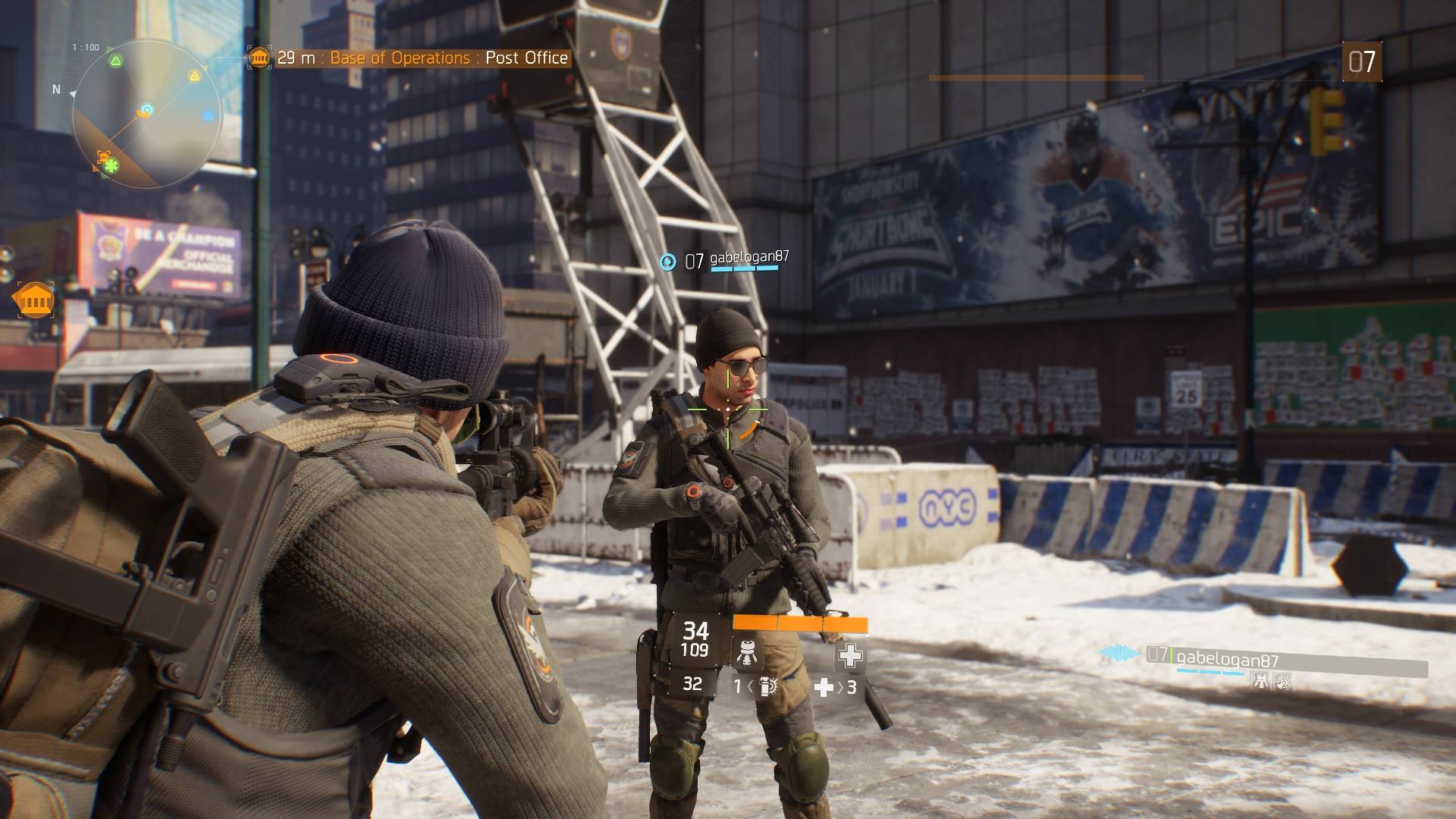
Task: Select the grenade consumable icon
Action: pos(766,687)
